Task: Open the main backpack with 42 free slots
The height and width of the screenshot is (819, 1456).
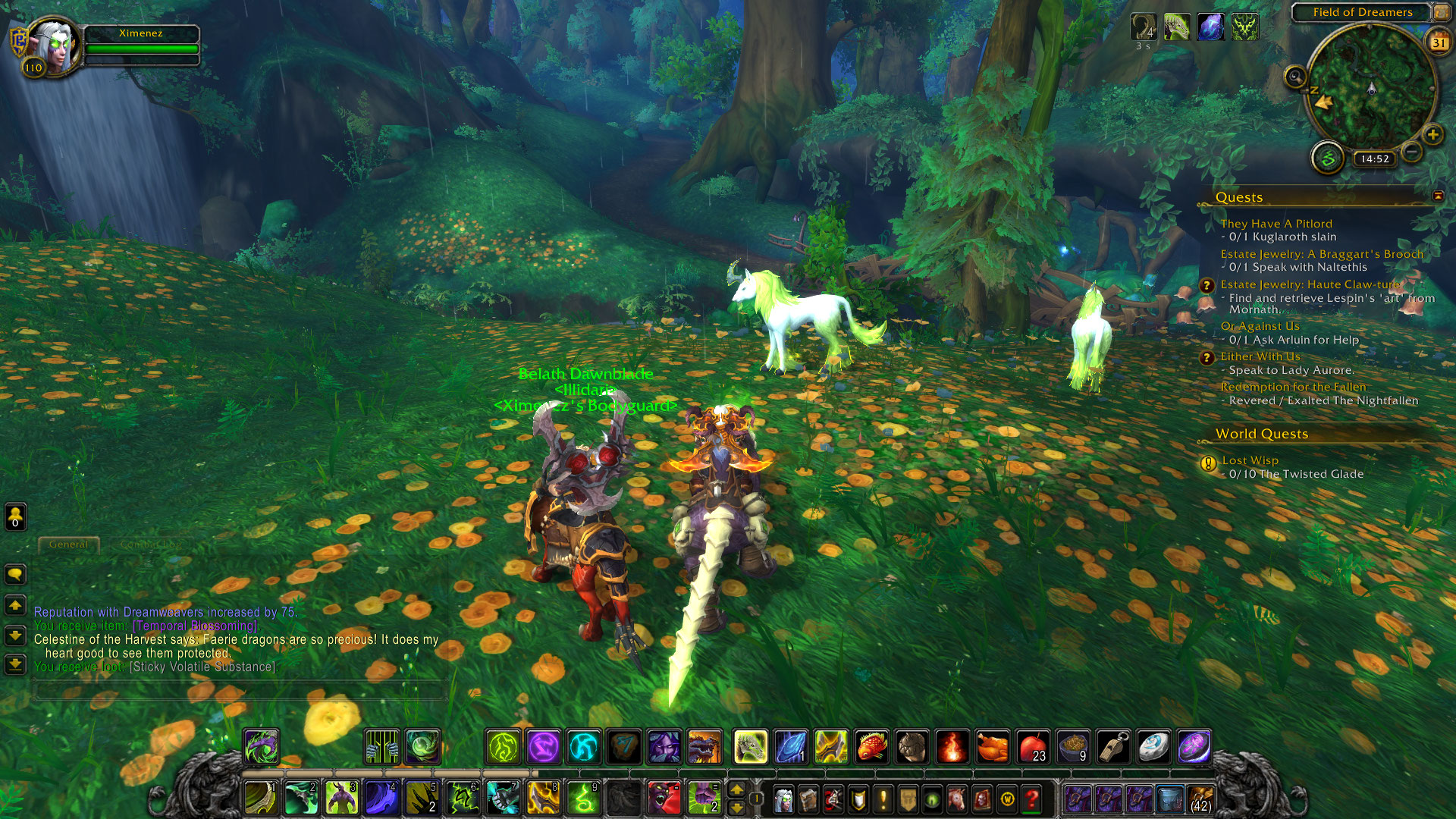Action: 1200,799
